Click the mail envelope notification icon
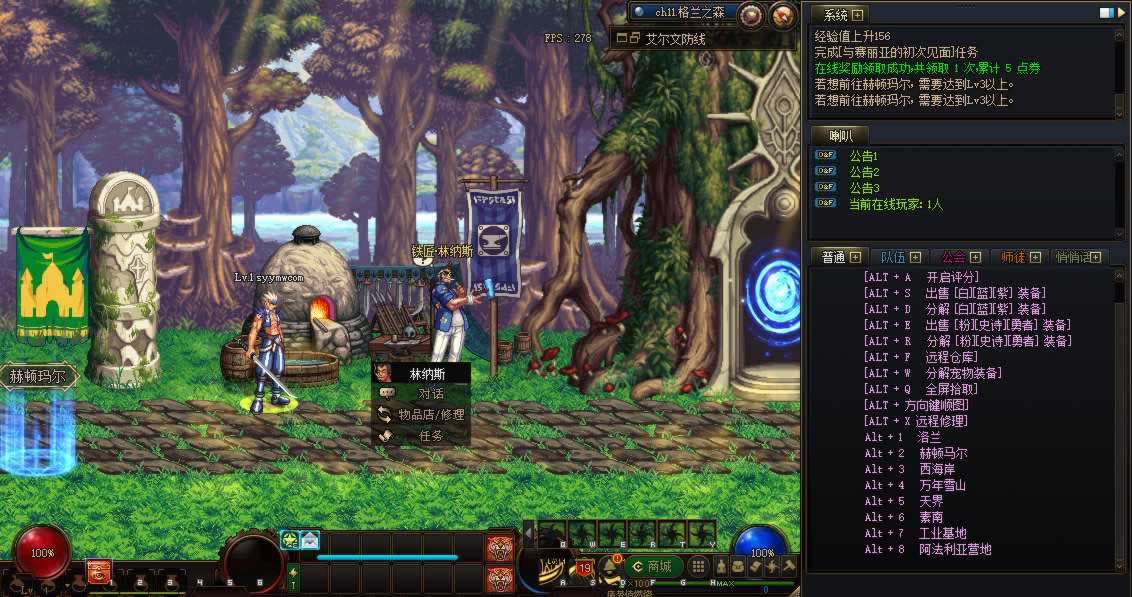The image size is (1132, 597). 310,540
